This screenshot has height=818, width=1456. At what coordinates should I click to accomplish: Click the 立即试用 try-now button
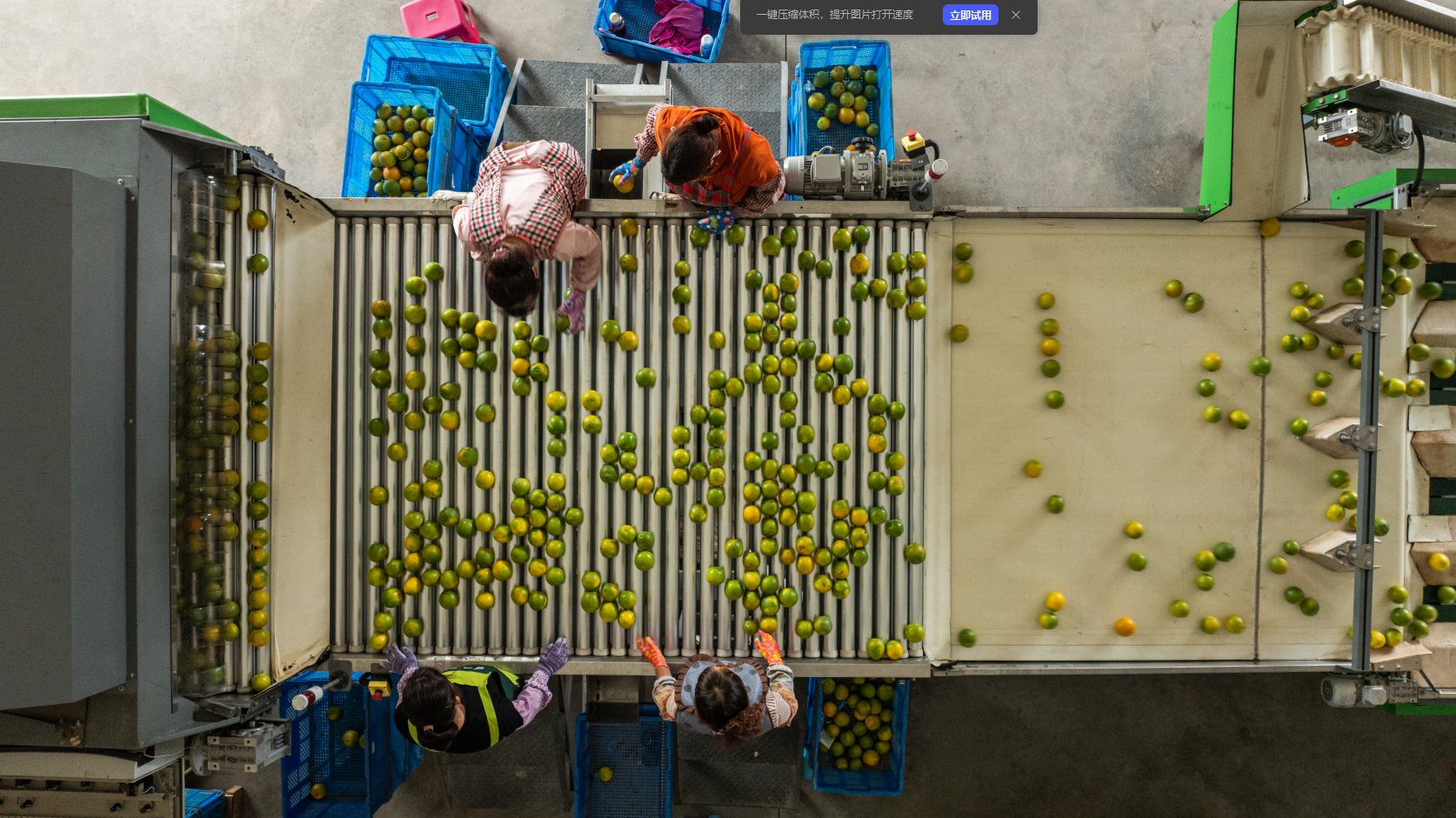970,15
